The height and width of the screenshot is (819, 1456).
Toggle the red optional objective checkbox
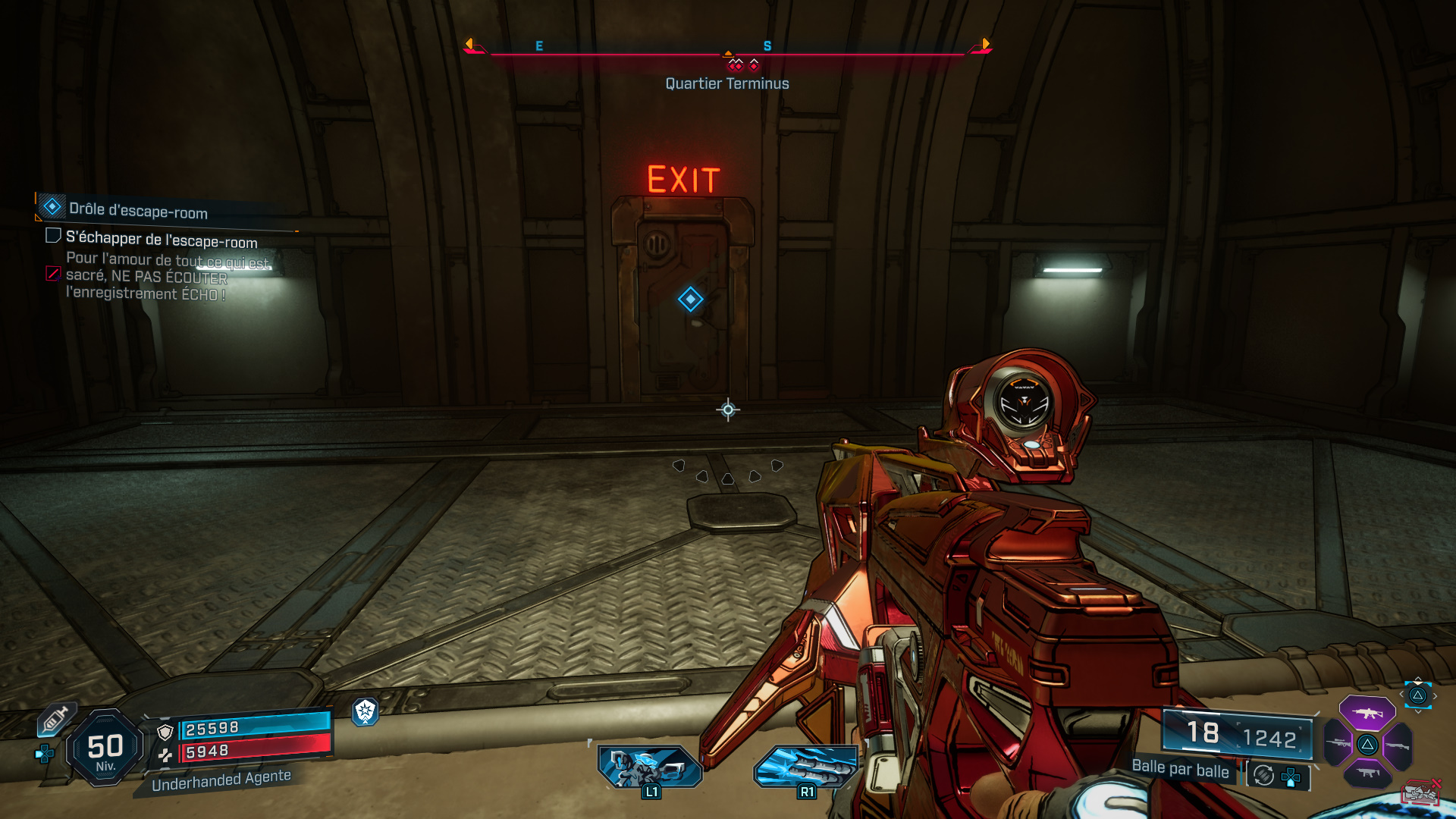[52, 275]
